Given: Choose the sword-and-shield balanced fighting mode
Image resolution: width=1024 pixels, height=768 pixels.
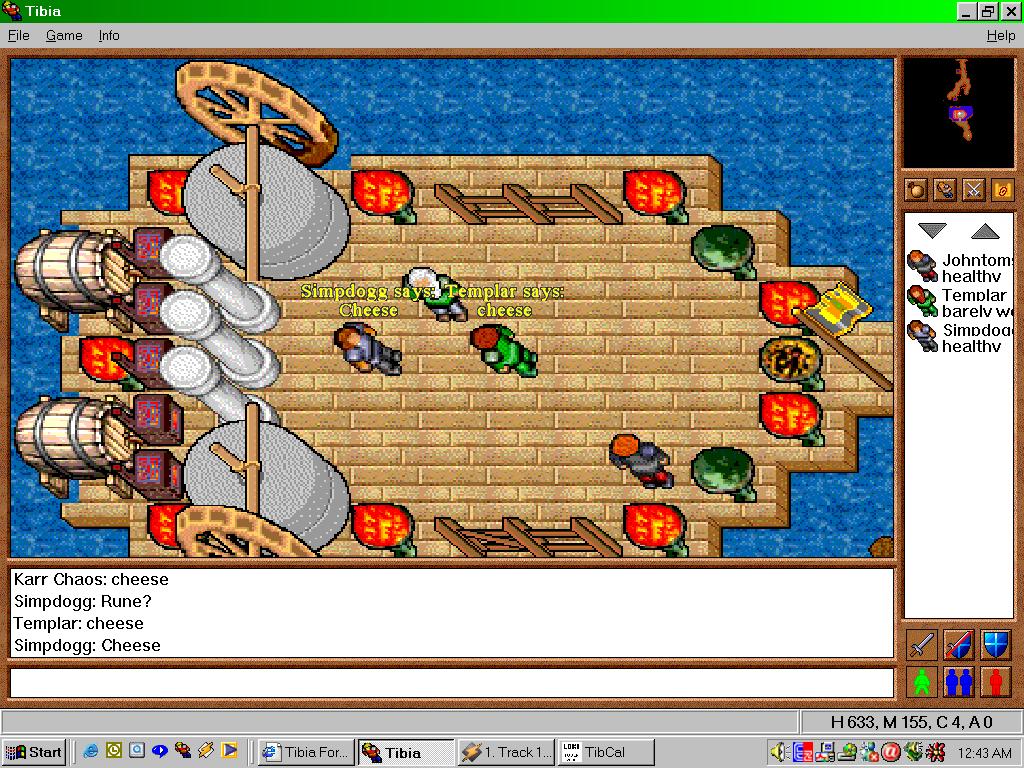Looking at the screenshot, I should [958, 645].
